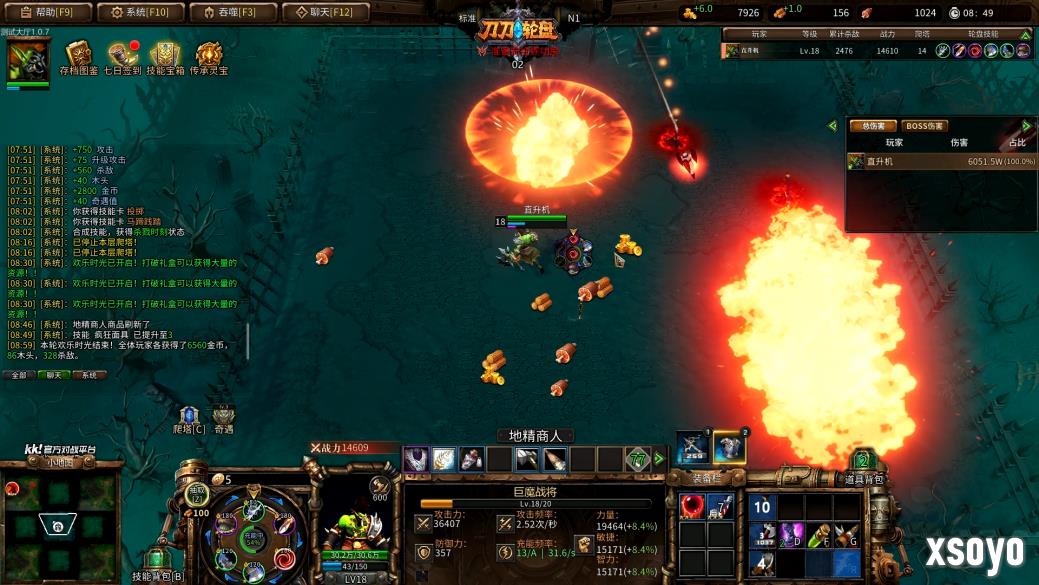Select the hero portrait at top left

[27, 62]
